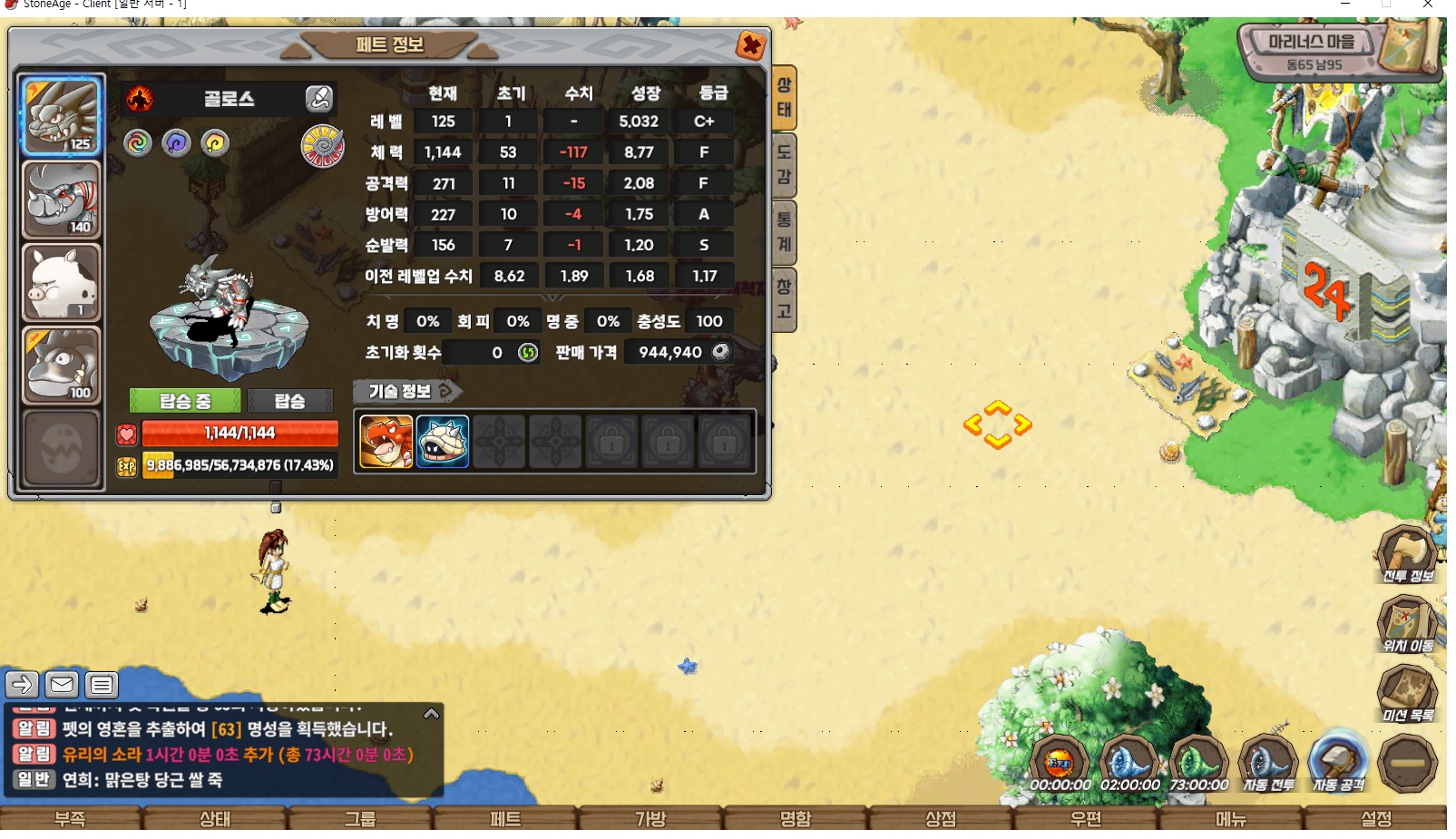Open the mail envelope button
Viewport: 1456px width, 839px height.
(62, 684)
